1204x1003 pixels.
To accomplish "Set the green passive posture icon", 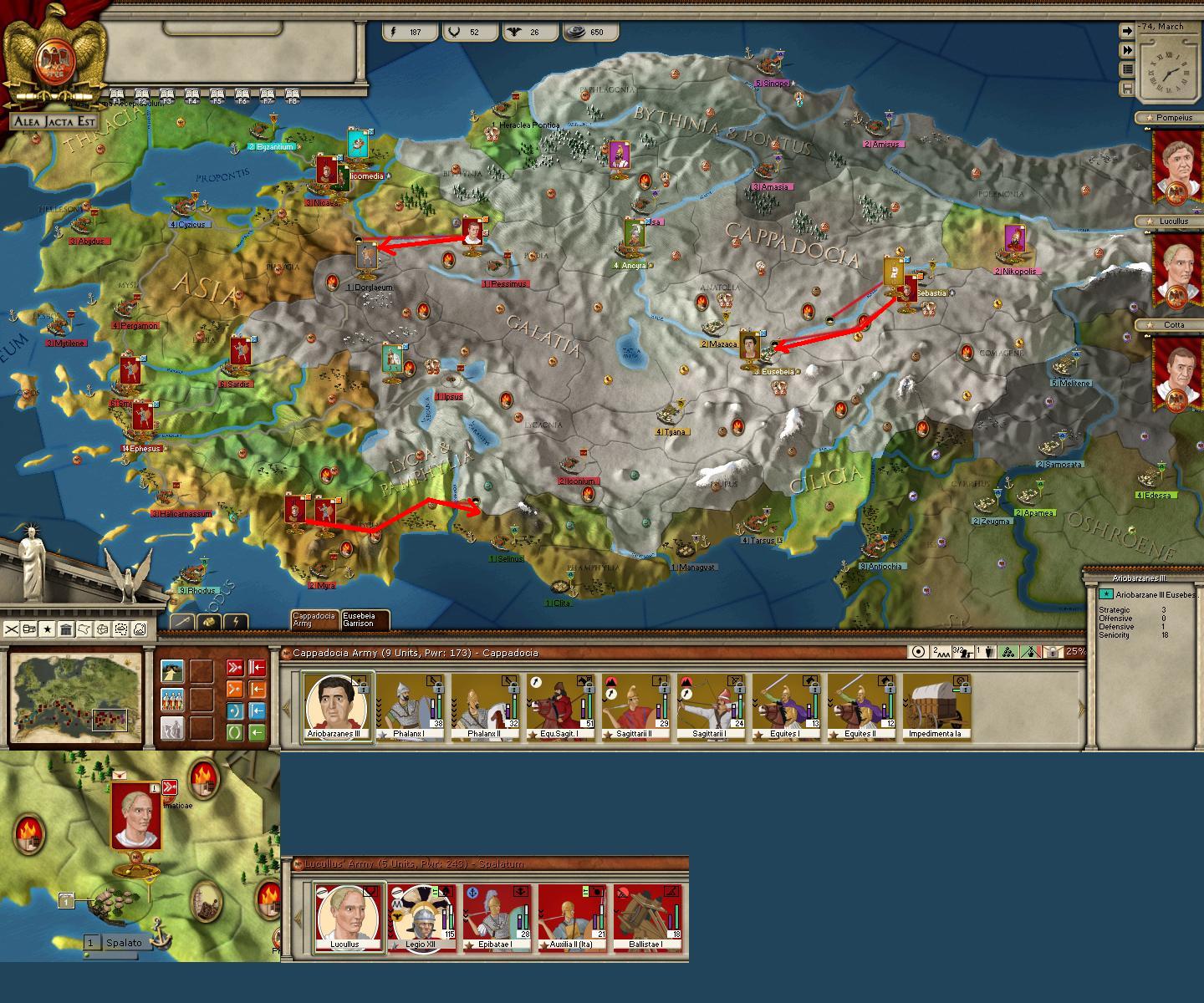I will tap(234, 732).
